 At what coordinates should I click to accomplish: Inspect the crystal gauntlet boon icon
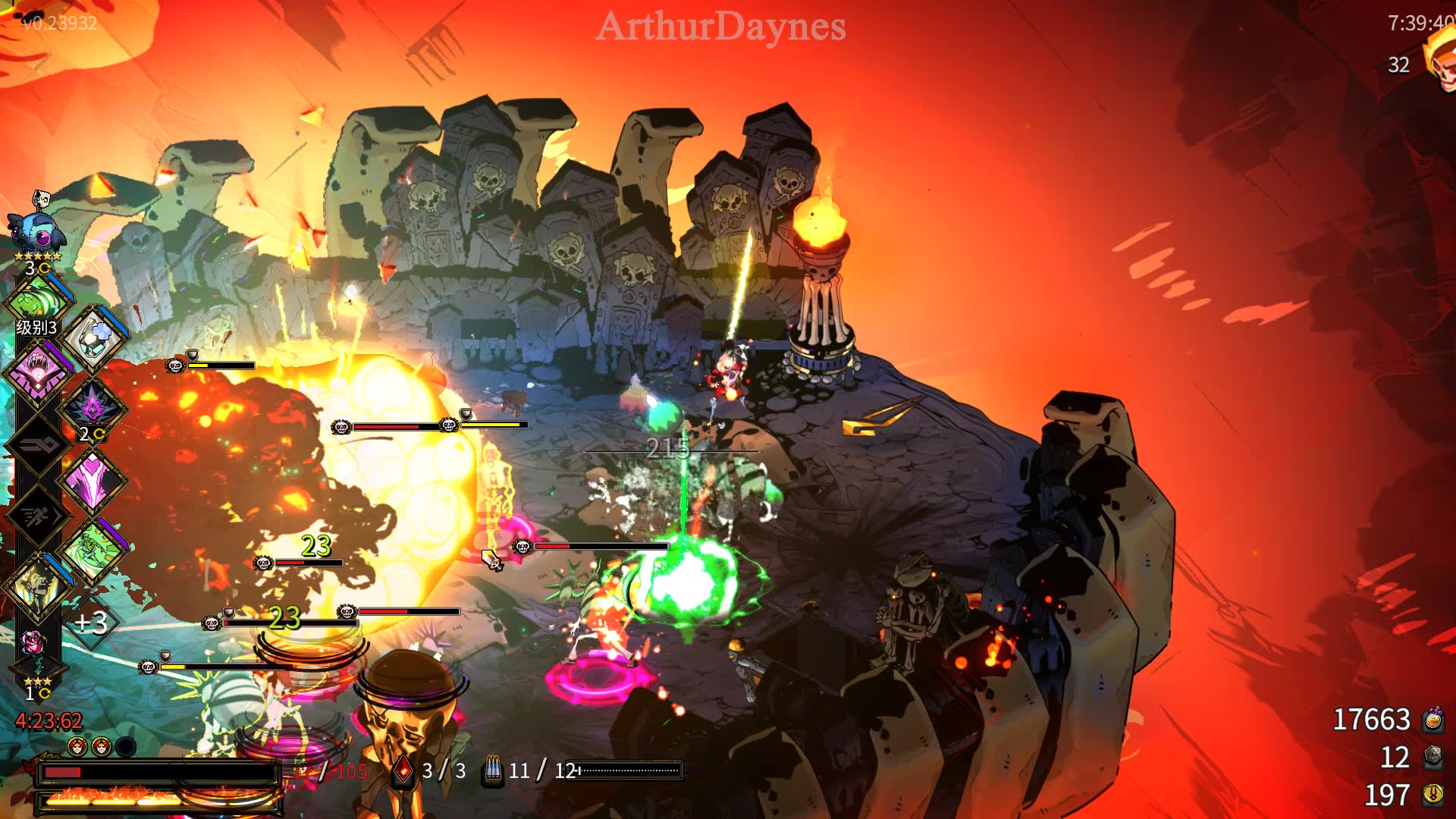point(94,339)
